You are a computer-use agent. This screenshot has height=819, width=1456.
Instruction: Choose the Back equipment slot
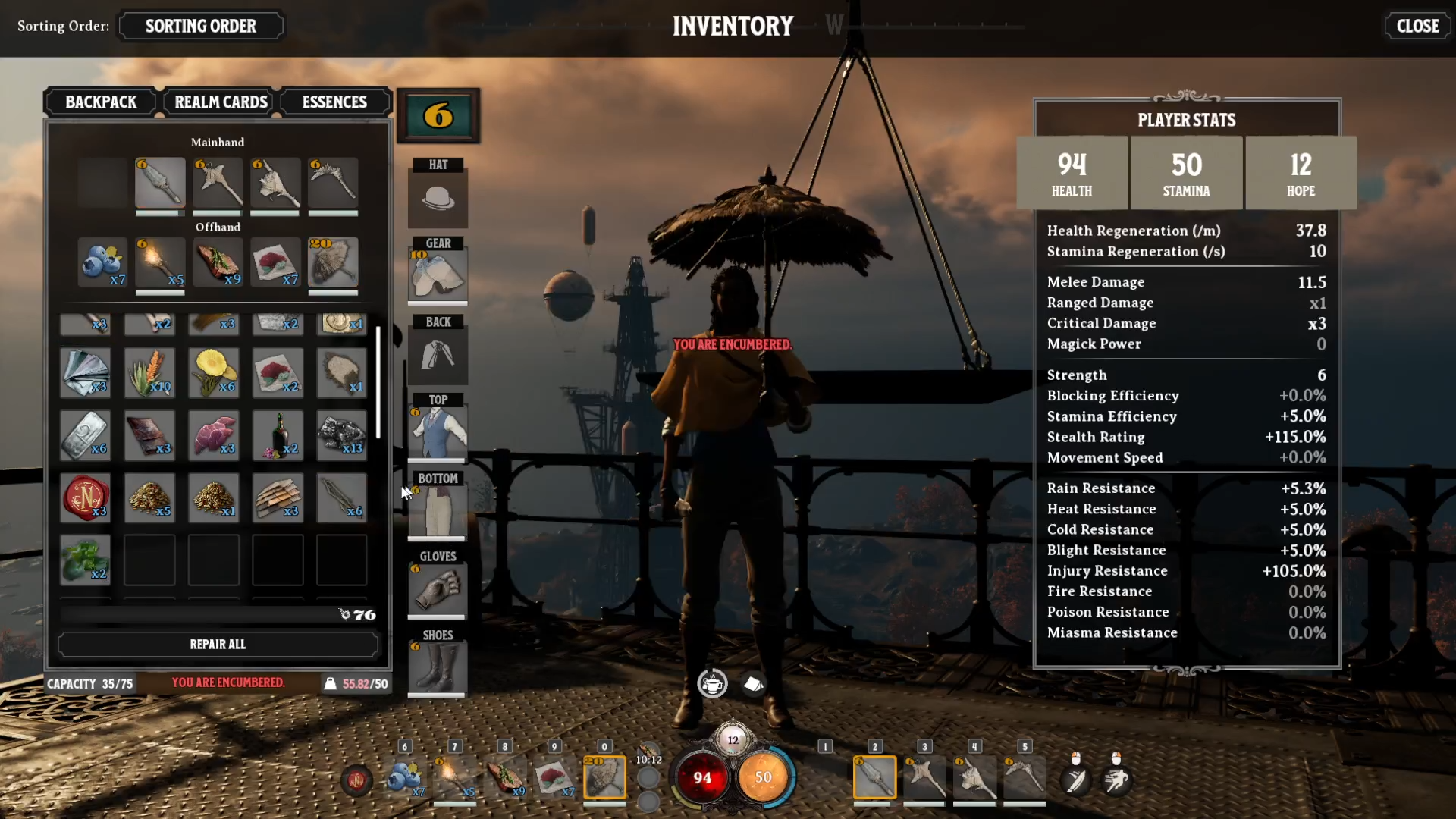pyautogui.click(x=438, y=355)
